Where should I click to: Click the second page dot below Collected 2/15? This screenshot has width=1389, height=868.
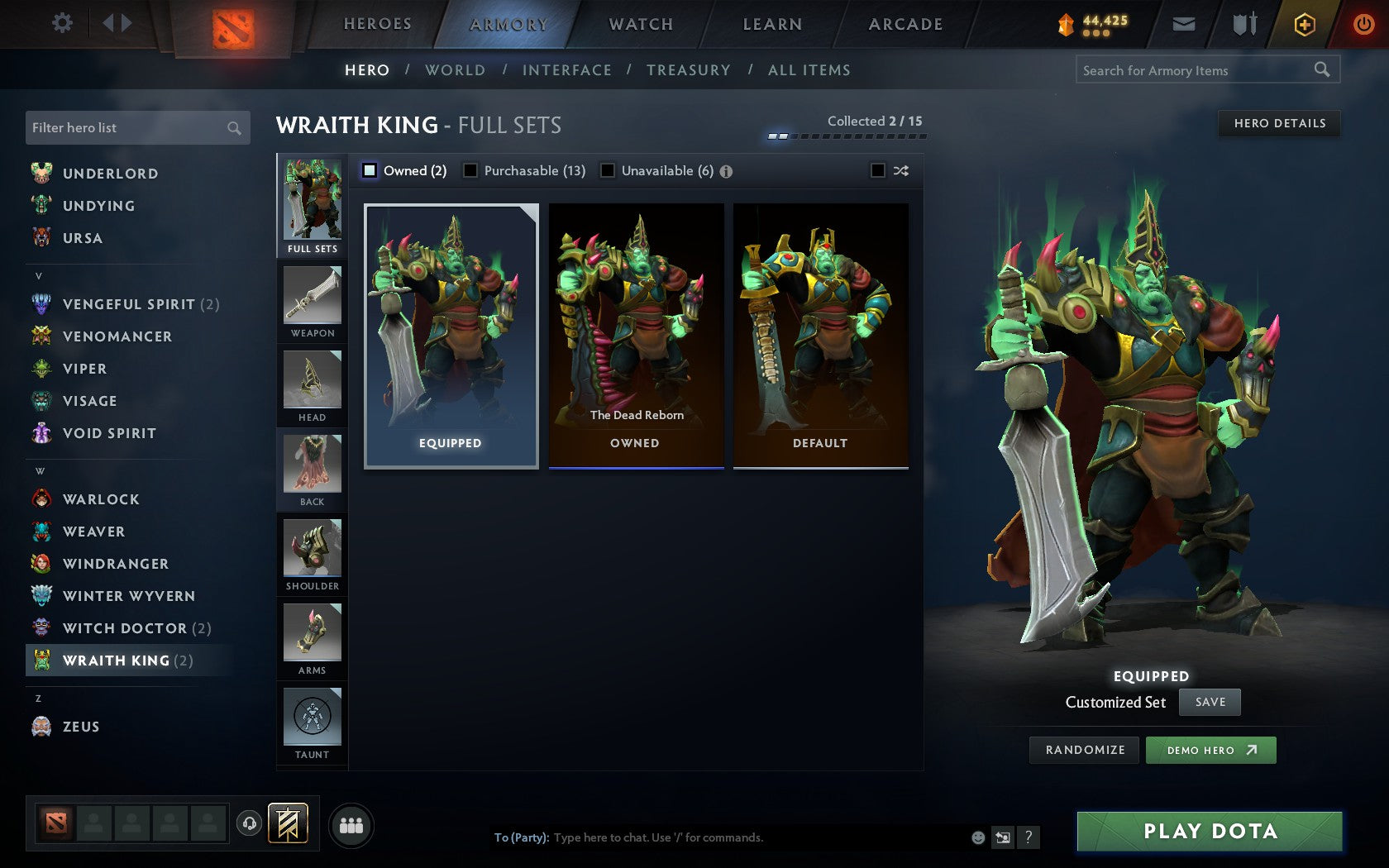783,136
